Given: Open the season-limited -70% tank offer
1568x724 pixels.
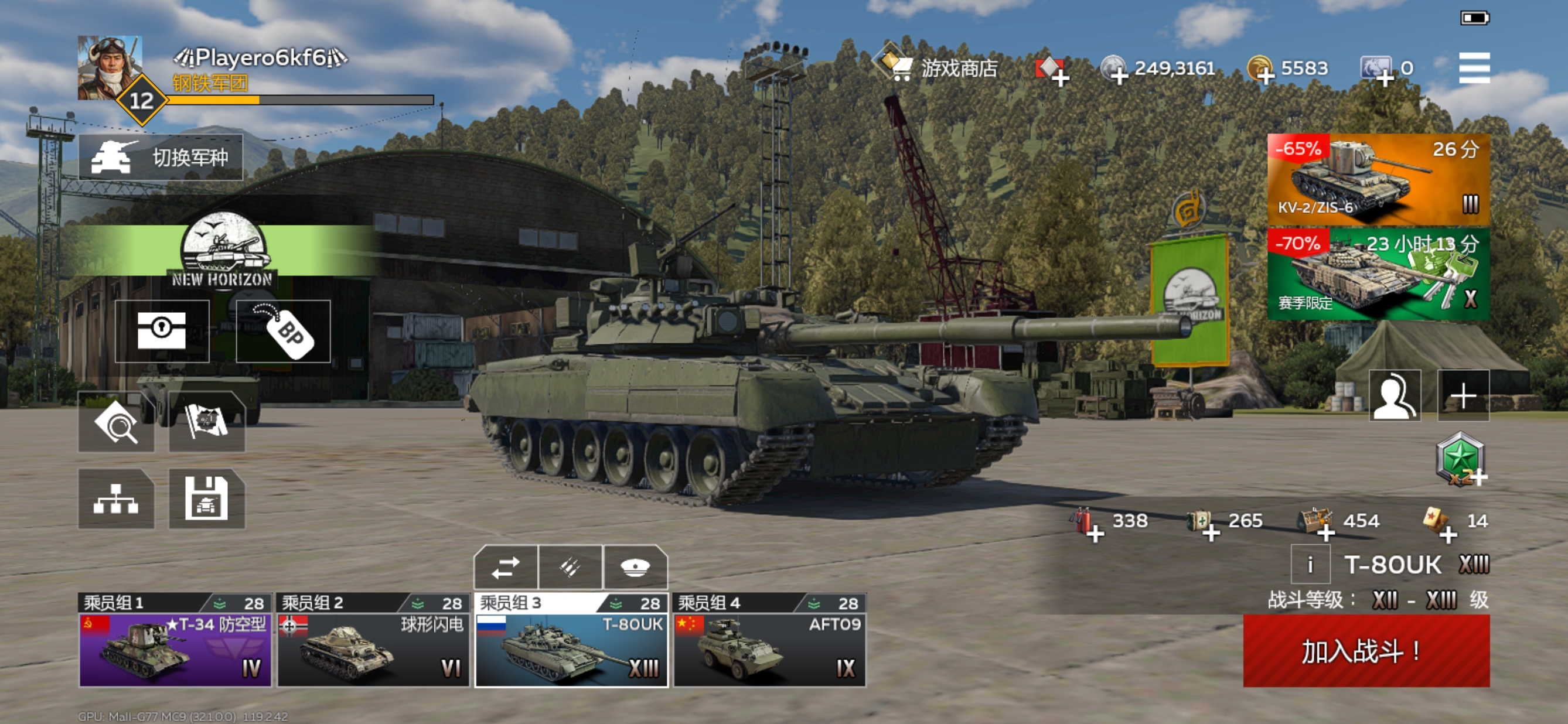Looking at the screenshot, I should point(1378,274).
